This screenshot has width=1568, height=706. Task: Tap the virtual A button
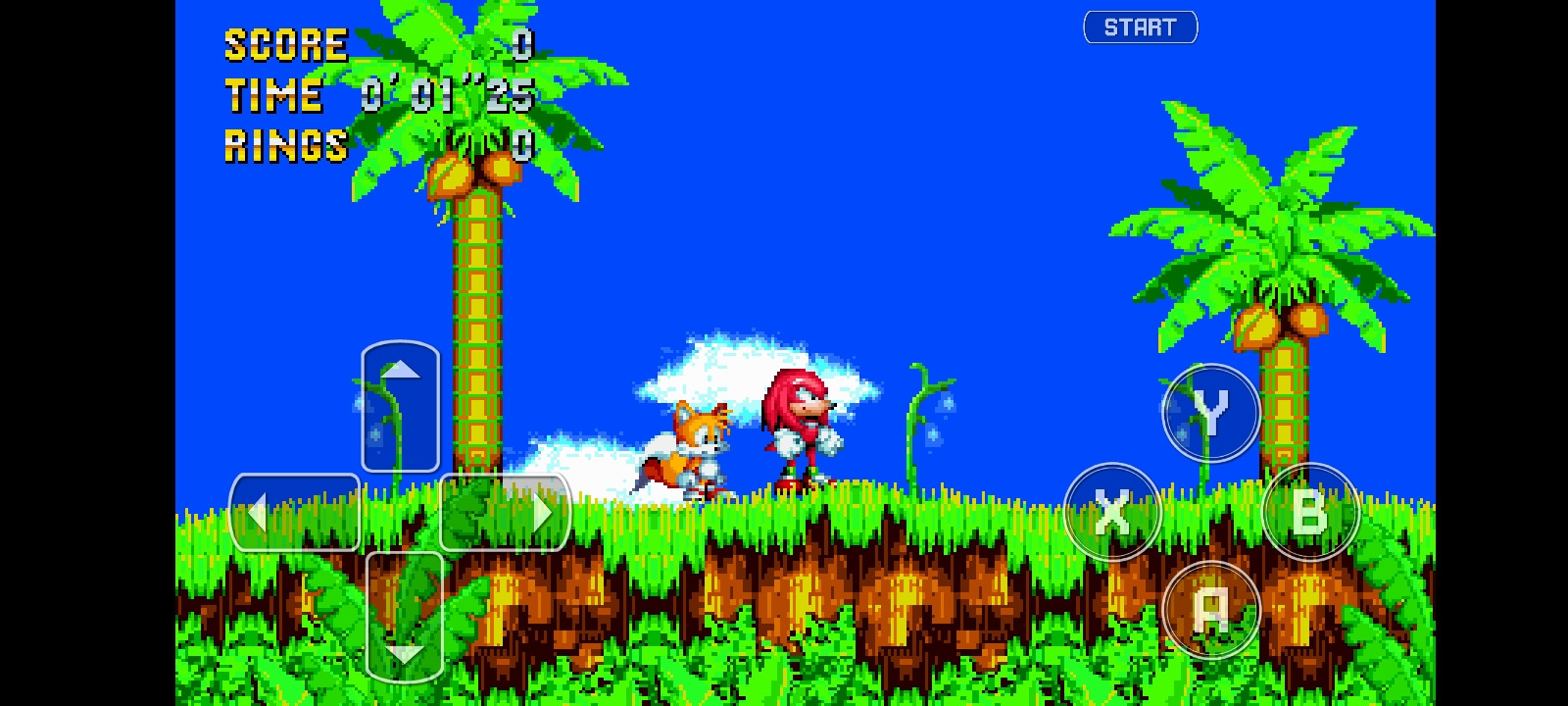click(x=1209, y=610)
